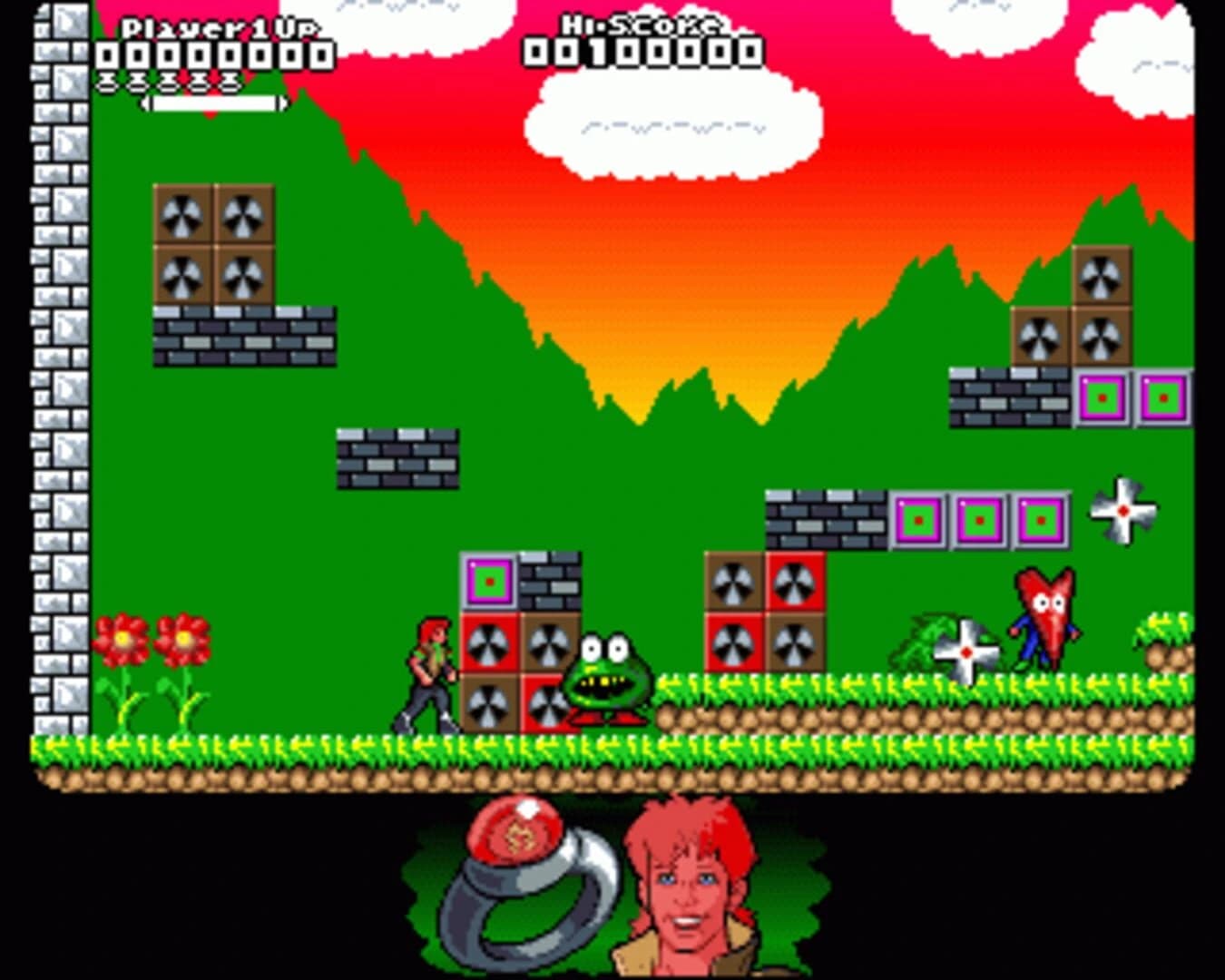The height and width of the screenshot is (980, 1225).
Task: Click the heart-shaped character on the right
Action: (x=1042, y=626)
